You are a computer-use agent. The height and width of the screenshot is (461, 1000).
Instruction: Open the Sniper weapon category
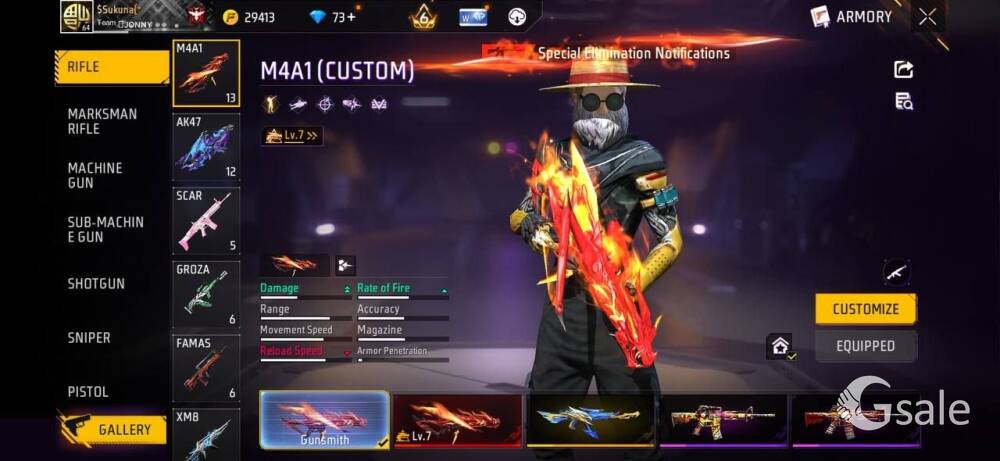89,338
